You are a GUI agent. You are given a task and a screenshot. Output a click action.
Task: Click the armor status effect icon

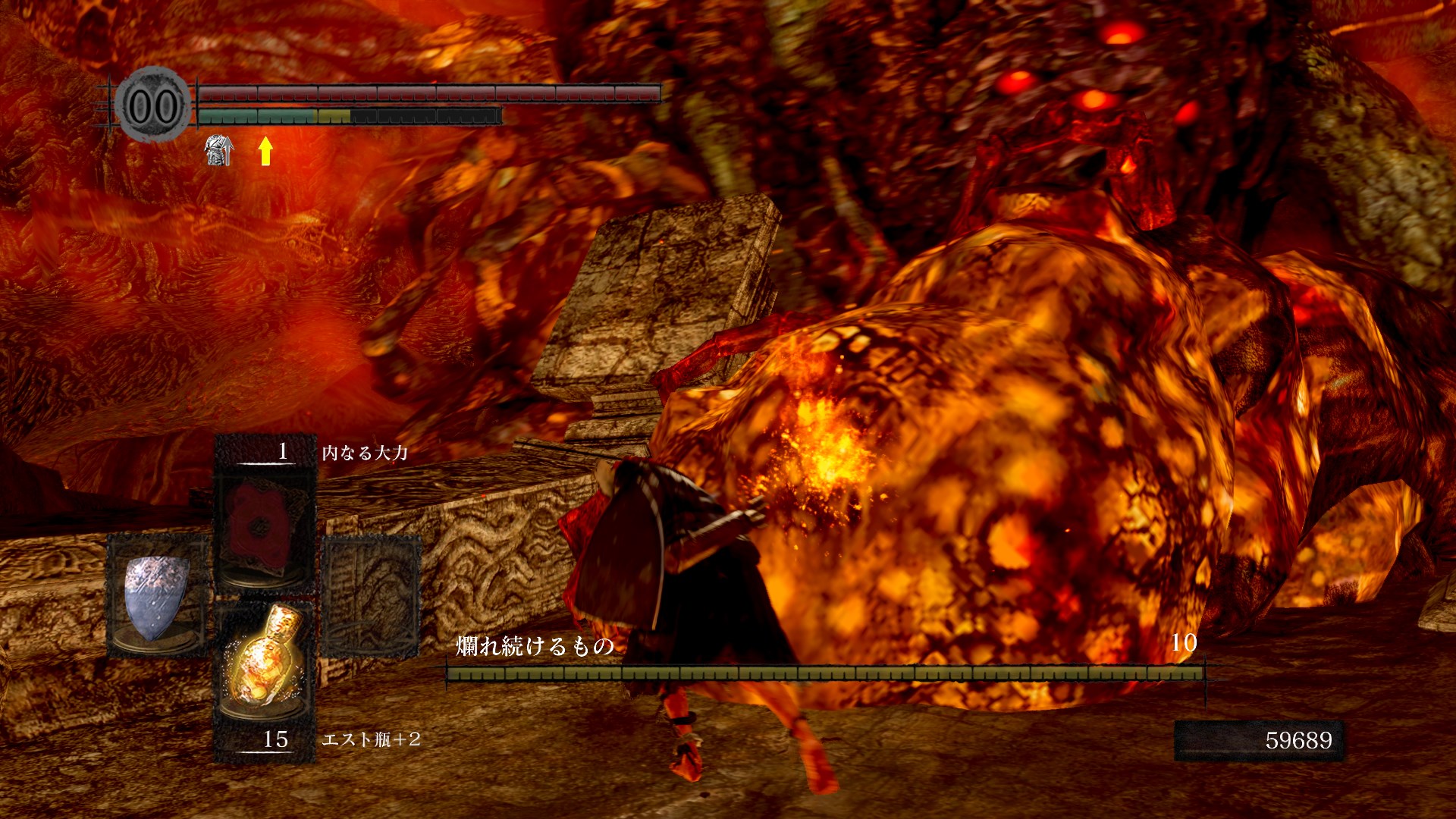[218, 150]
